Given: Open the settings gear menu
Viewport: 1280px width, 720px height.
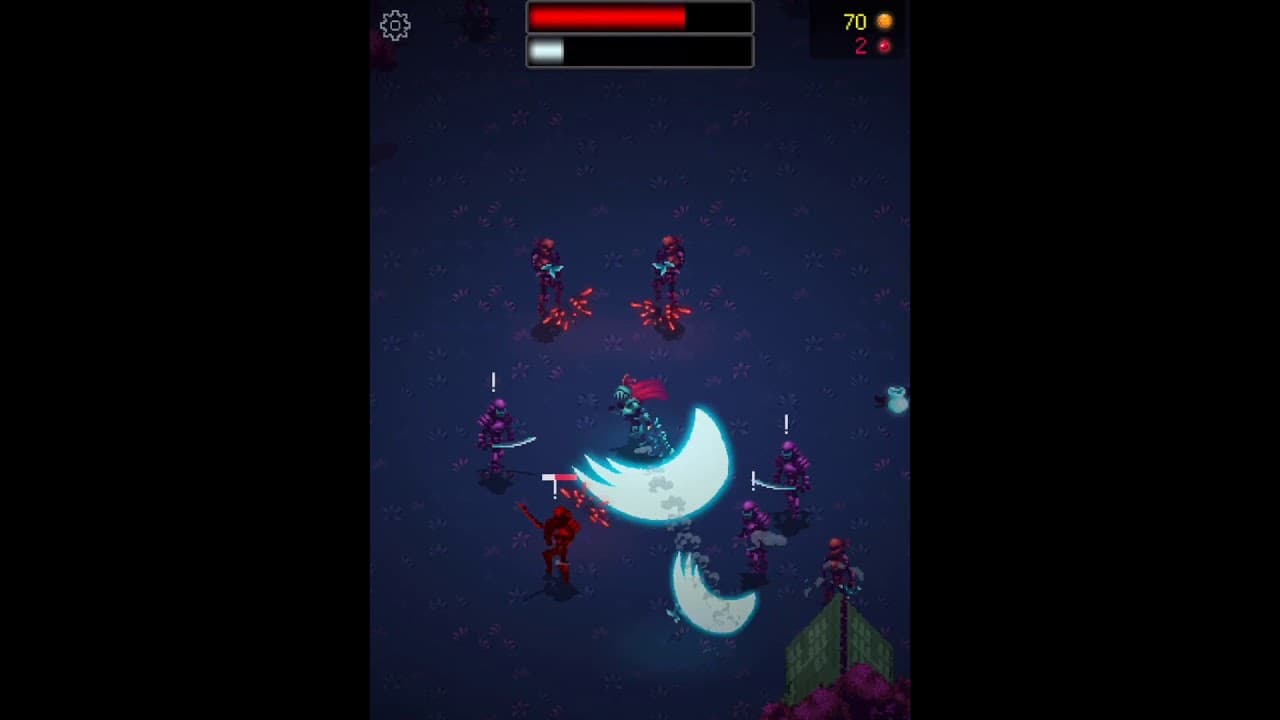Looking at the screenshot, I should [396, 24].
